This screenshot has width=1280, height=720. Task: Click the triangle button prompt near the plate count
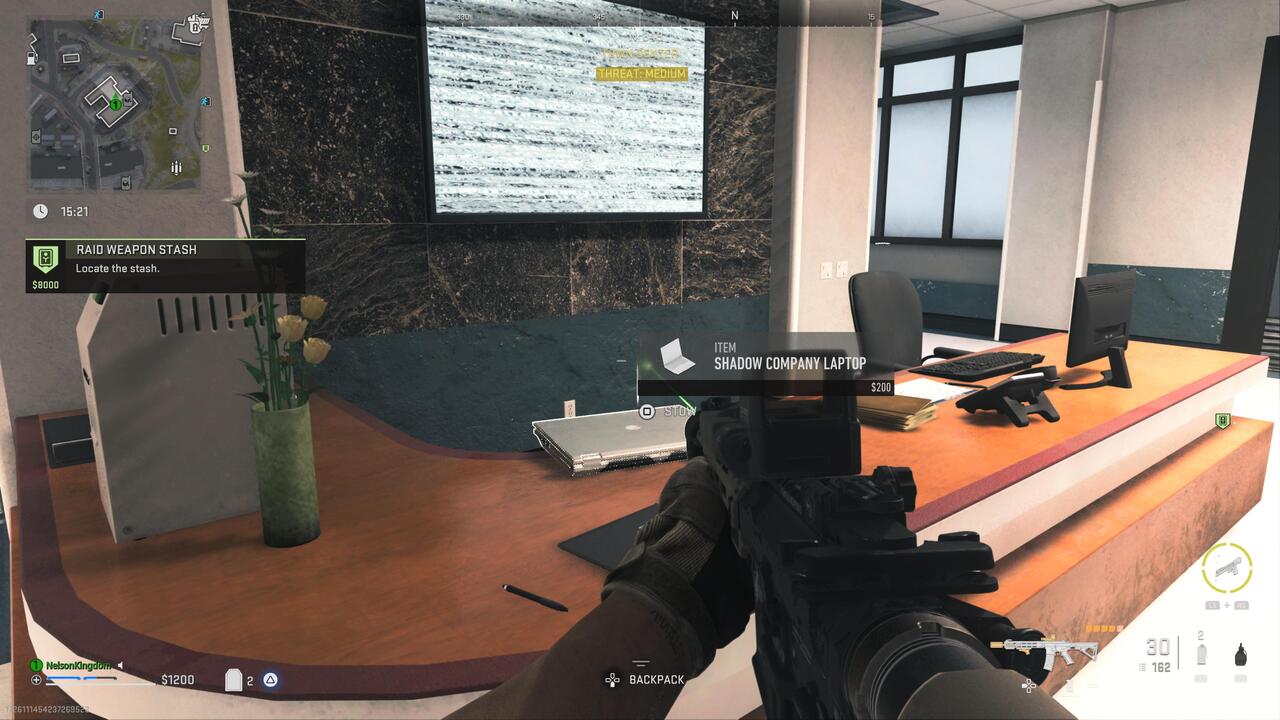coord(270,679)
